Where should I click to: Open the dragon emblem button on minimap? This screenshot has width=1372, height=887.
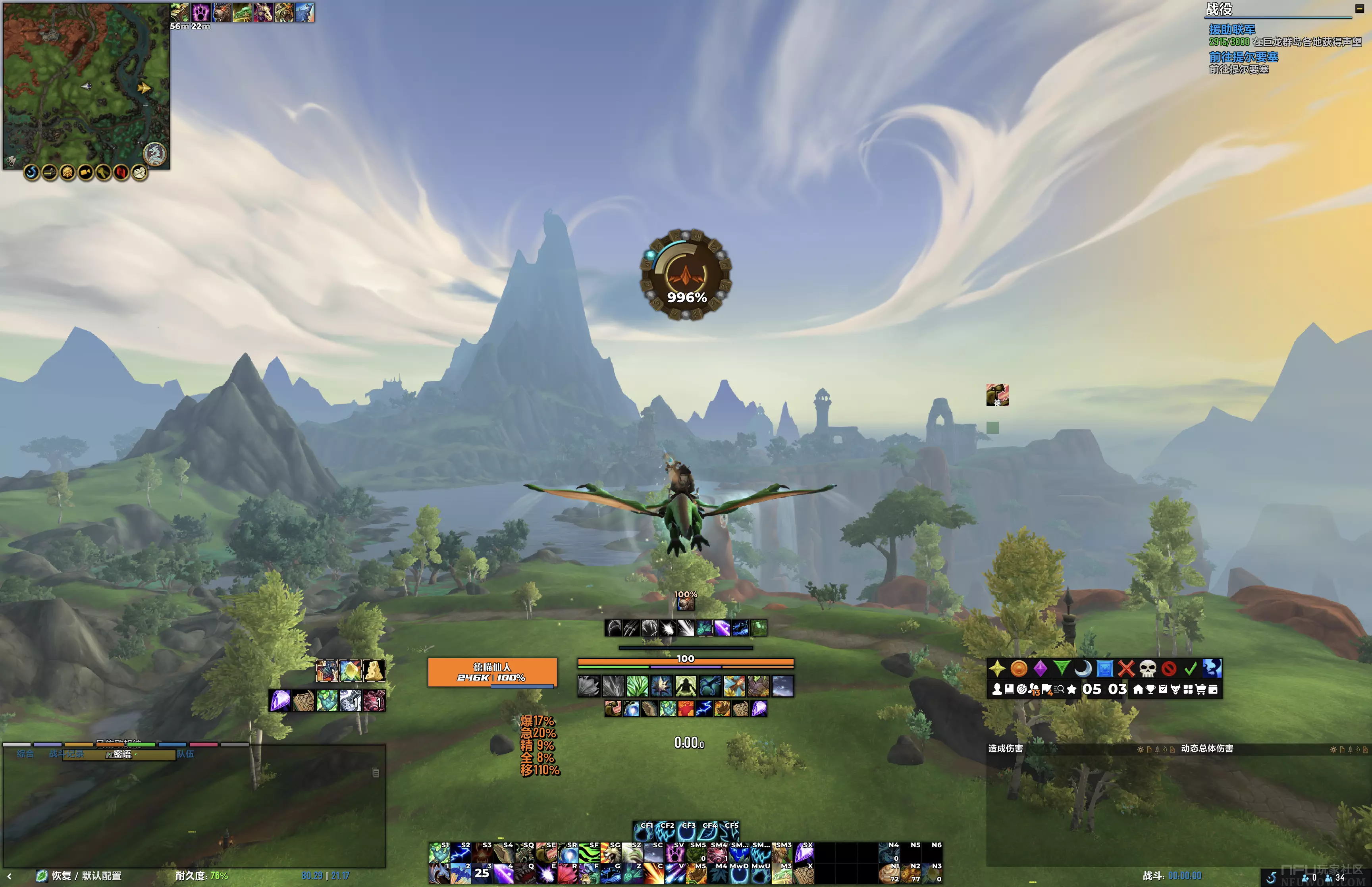click(x=154, y=153)
